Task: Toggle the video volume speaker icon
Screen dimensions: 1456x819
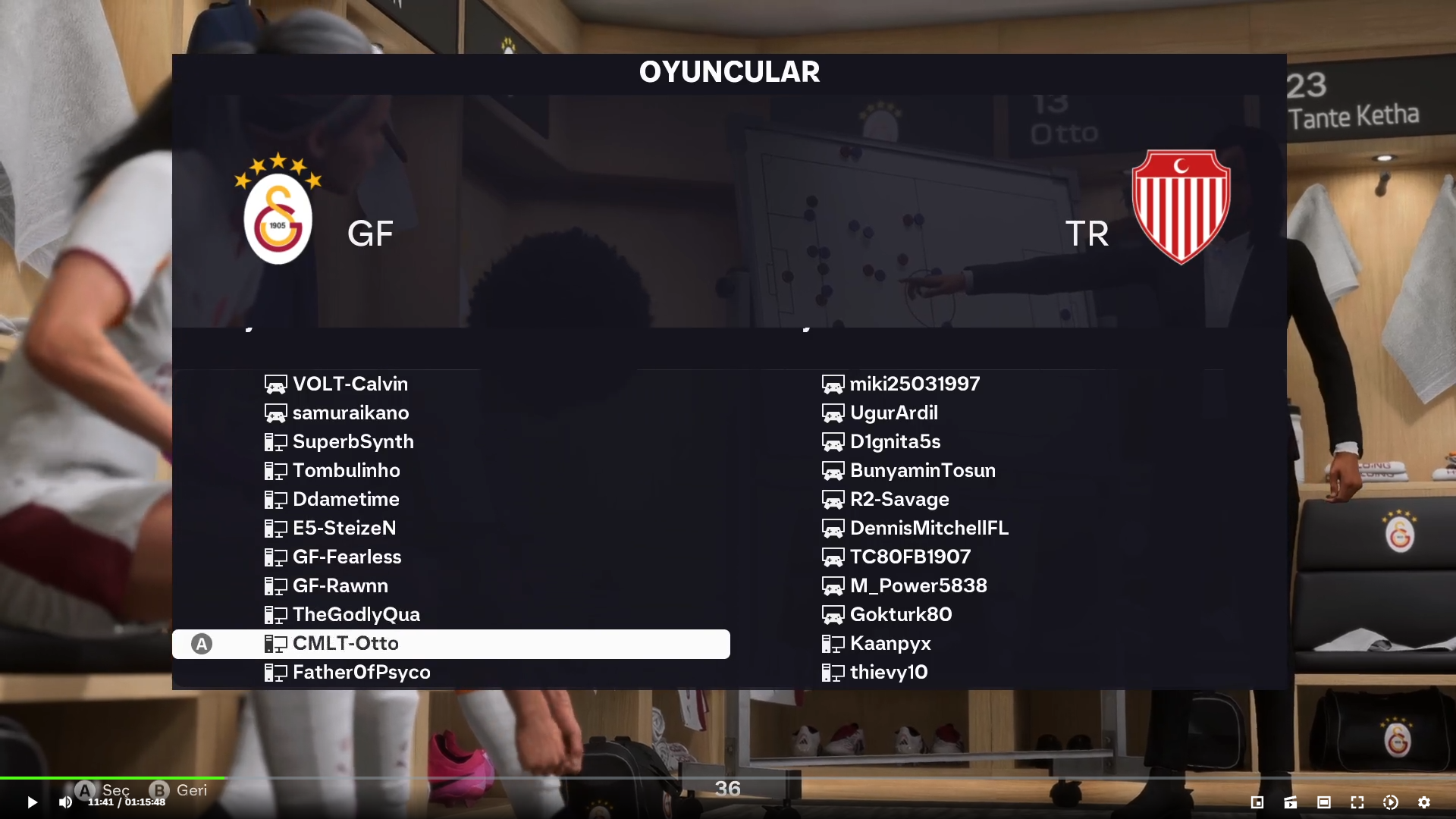Action: (x=65, y=802)
